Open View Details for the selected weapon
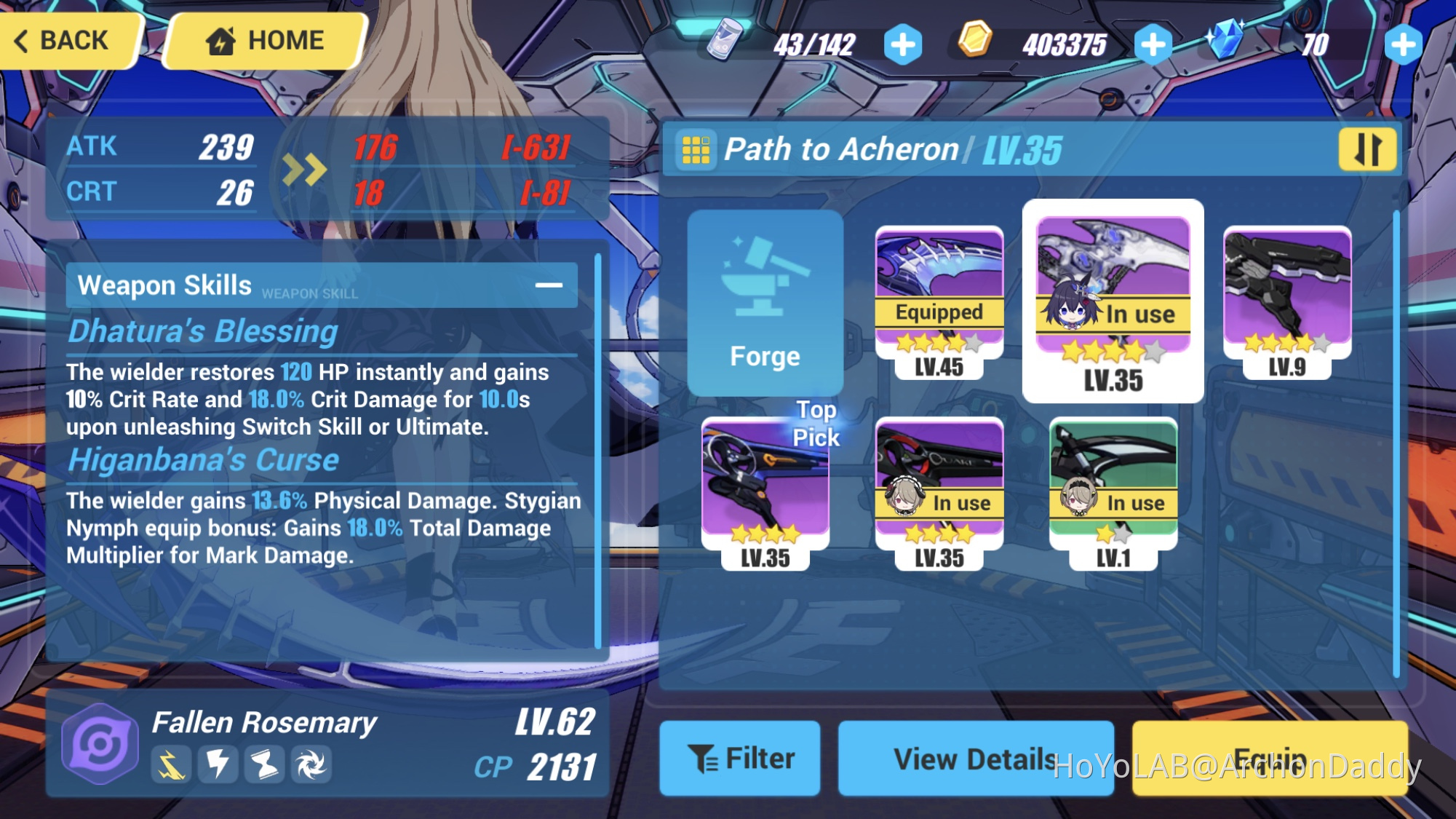1456x819 pixels. [975, 758]
